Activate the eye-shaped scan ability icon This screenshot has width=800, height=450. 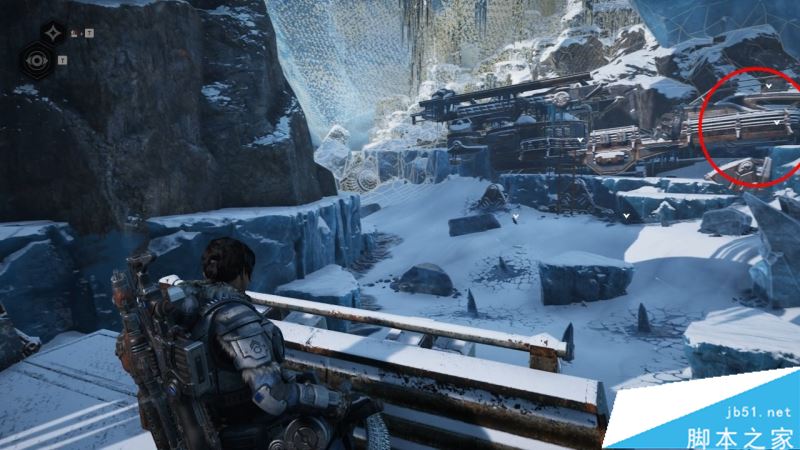coord(39,60)
